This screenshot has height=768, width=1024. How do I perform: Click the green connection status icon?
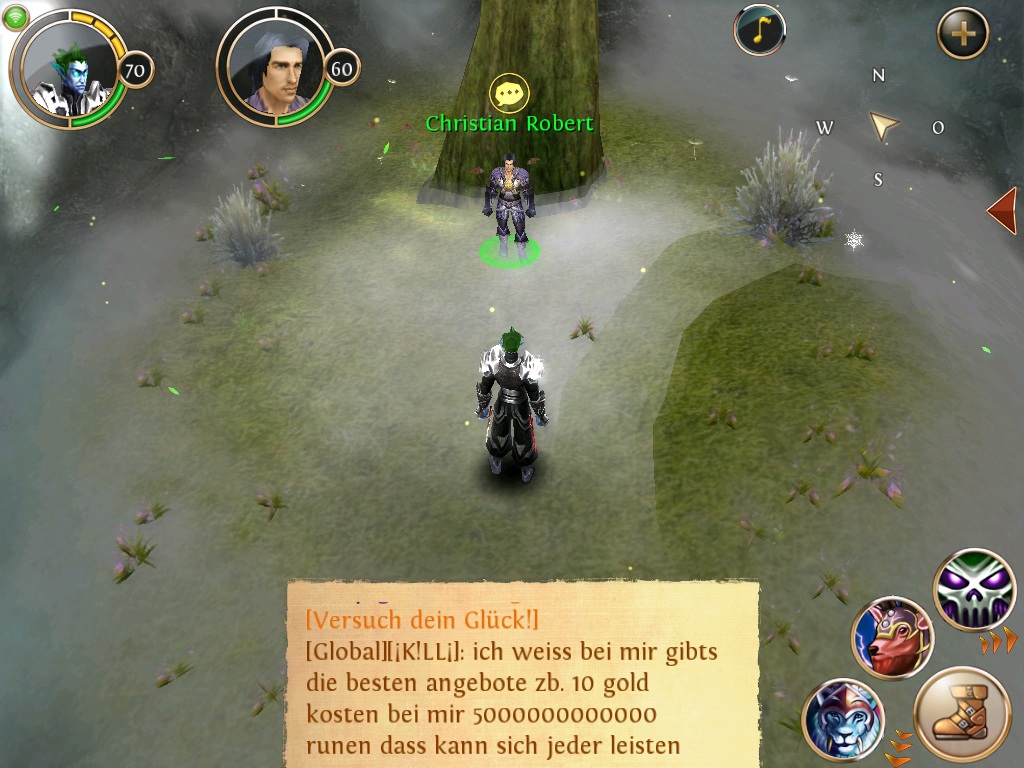[16, 17]
